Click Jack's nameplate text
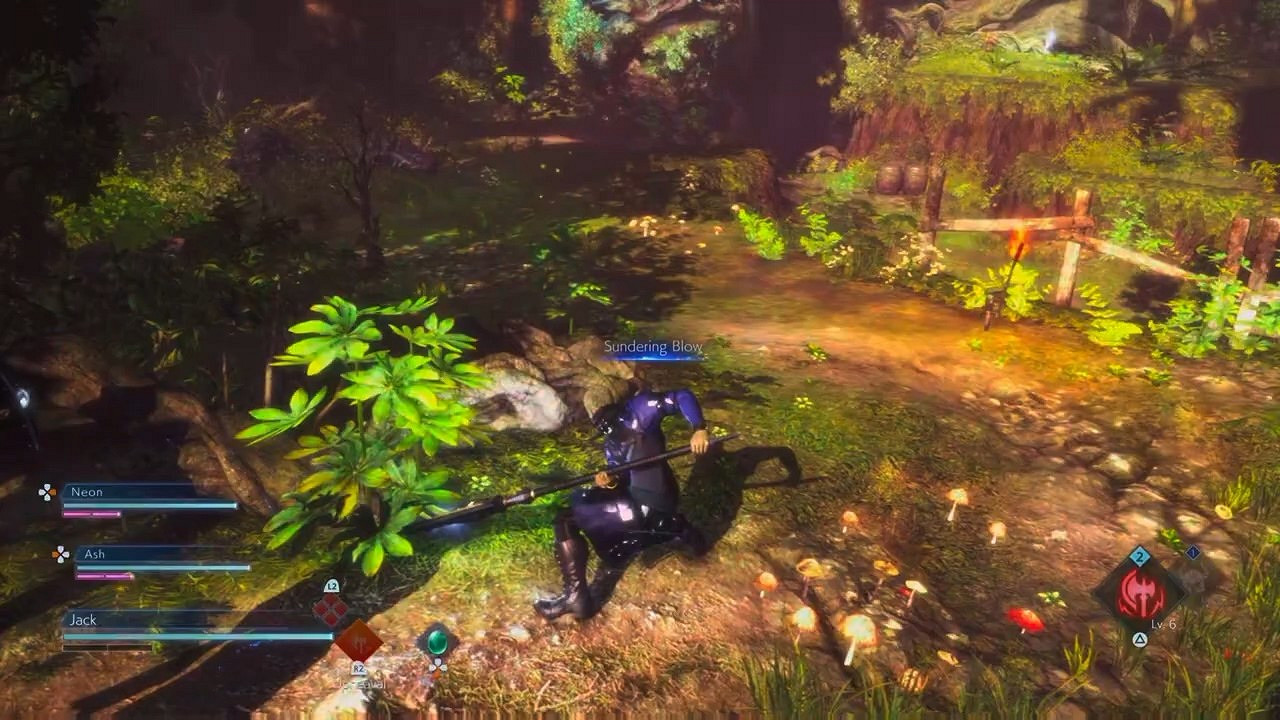 point(82,620)
